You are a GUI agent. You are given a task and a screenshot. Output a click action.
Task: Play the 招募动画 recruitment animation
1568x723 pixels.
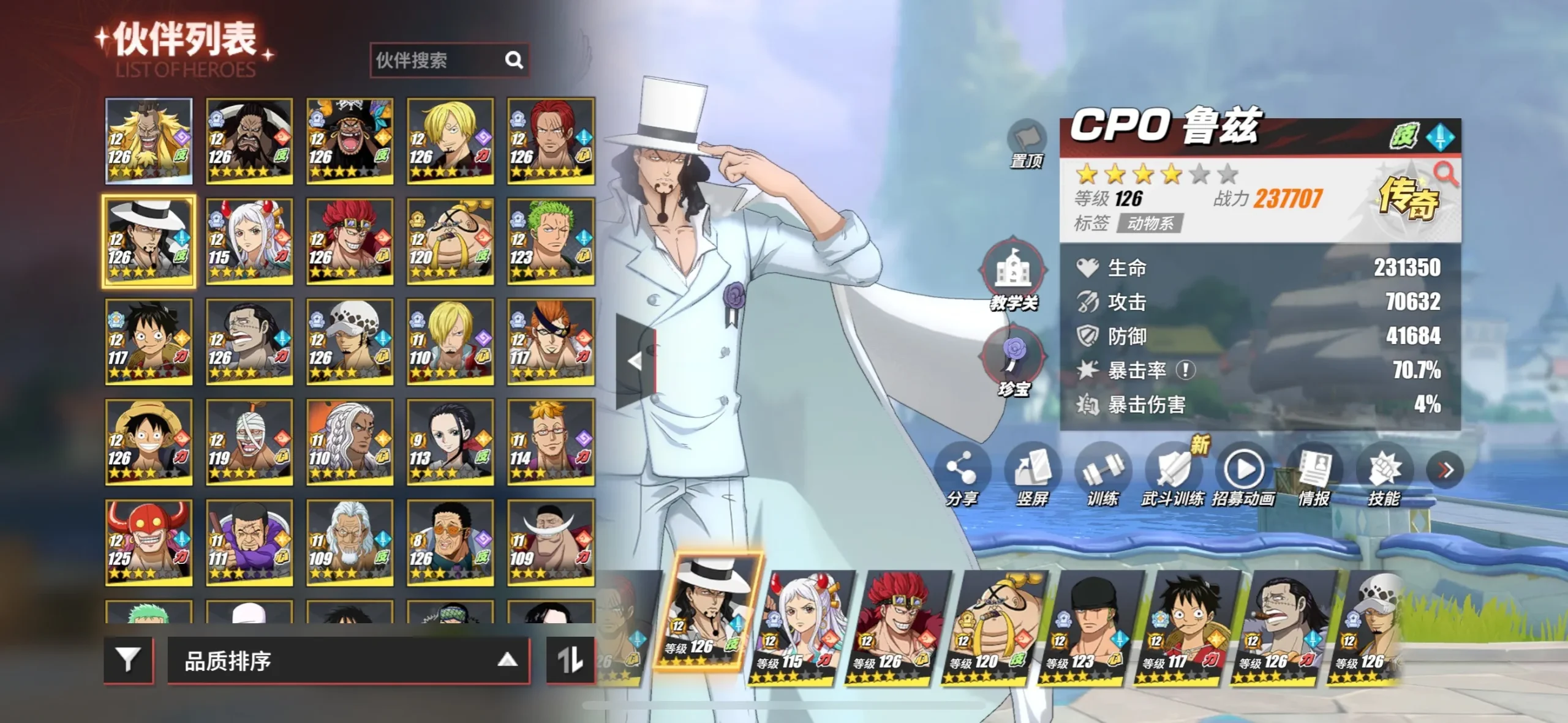[1243, 474]
